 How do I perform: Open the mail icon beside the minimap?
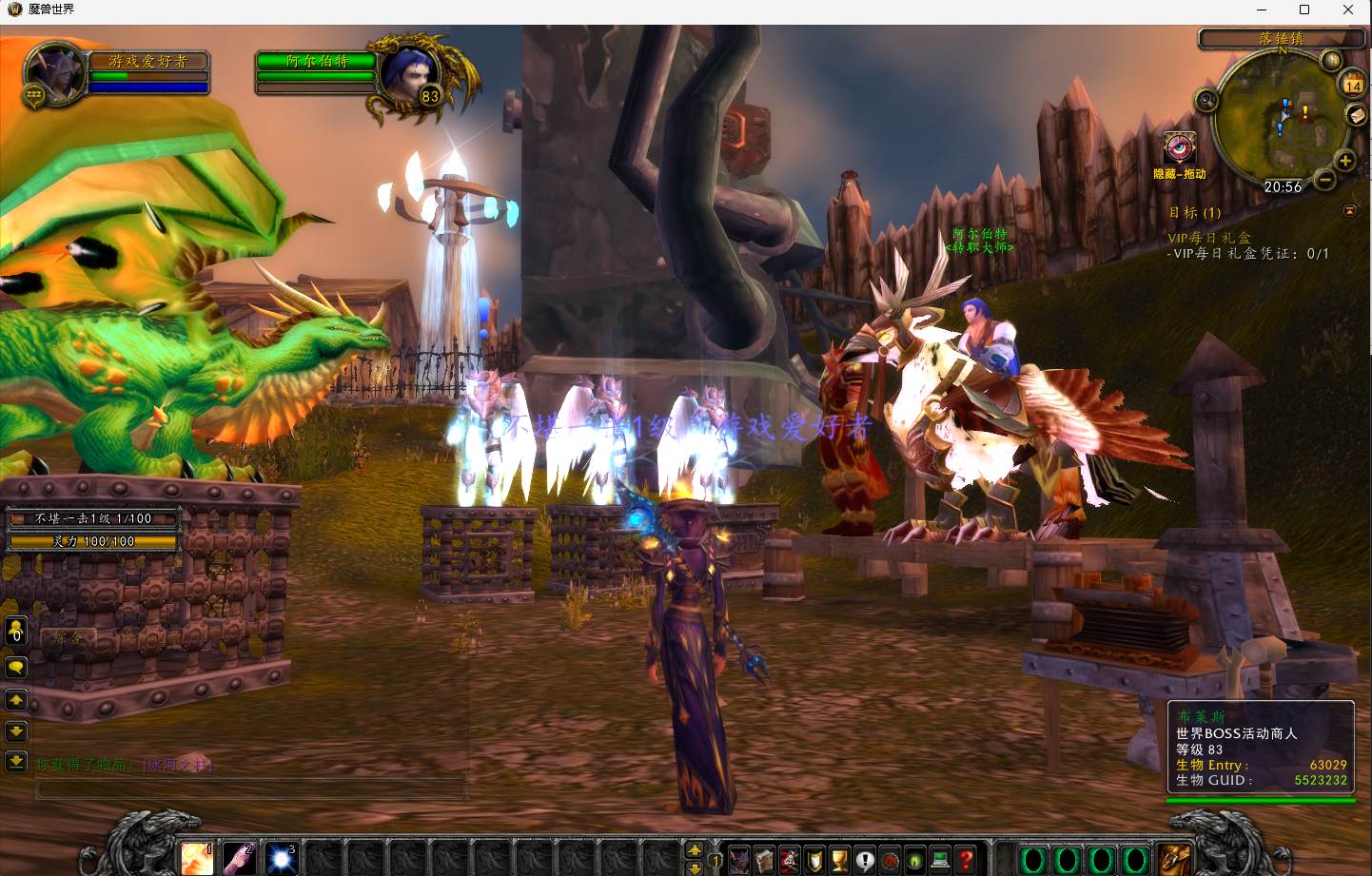pyautogui.click(x=1356, y=115)
